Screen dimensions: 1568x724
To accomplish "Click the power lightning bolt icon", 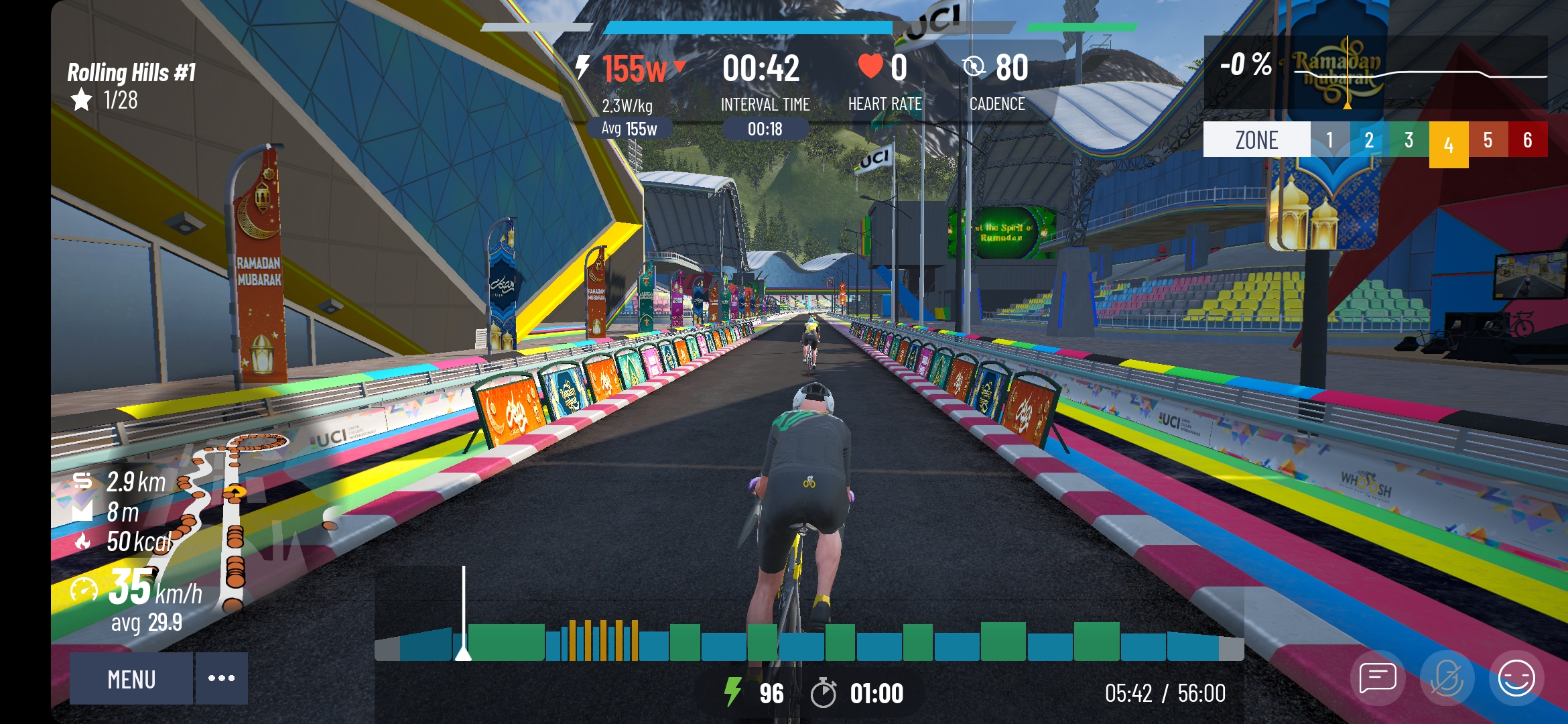I will click(x=582, y=67).
